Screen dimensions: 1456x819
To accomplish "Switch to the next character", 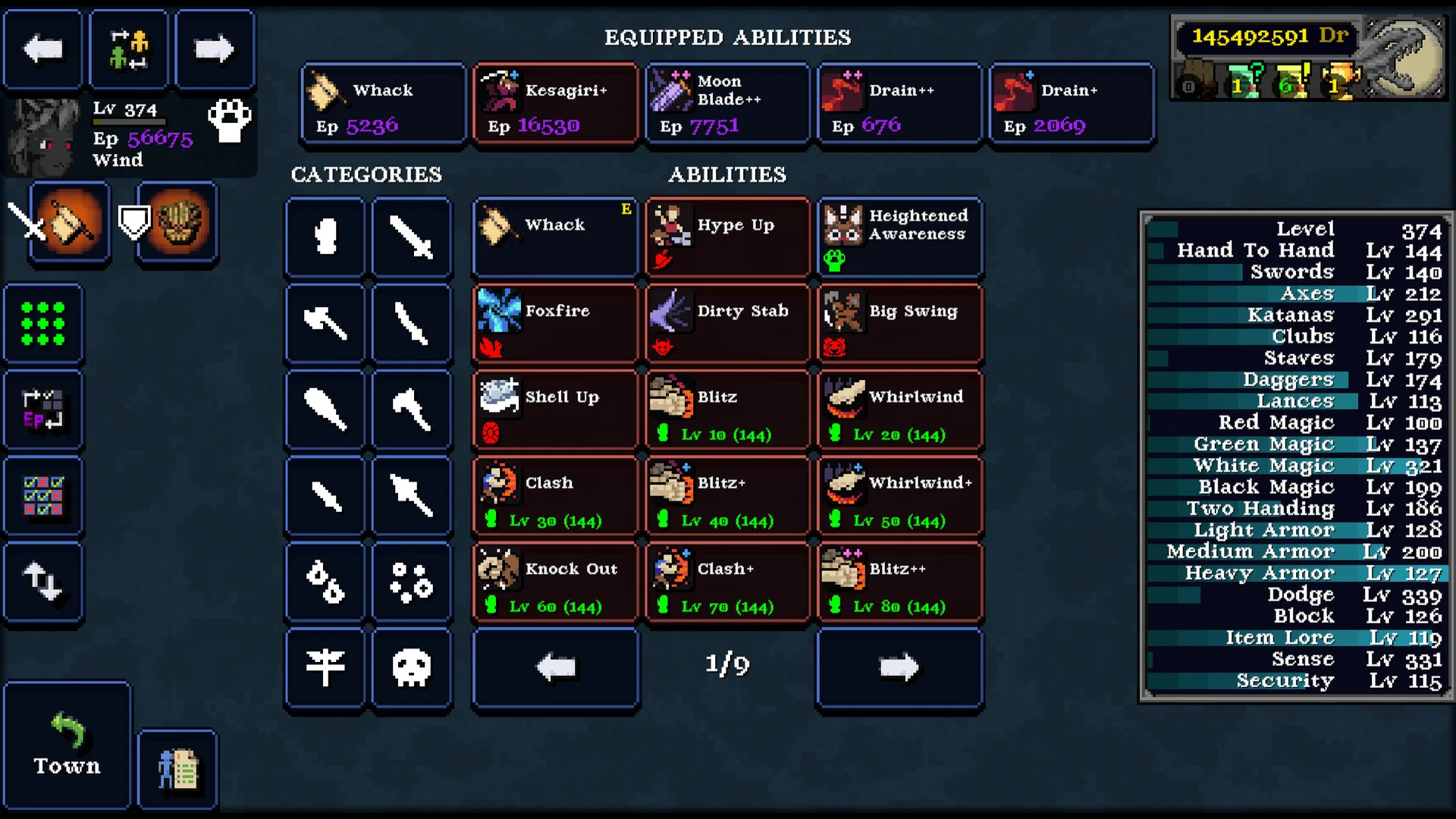I will 214,49.
